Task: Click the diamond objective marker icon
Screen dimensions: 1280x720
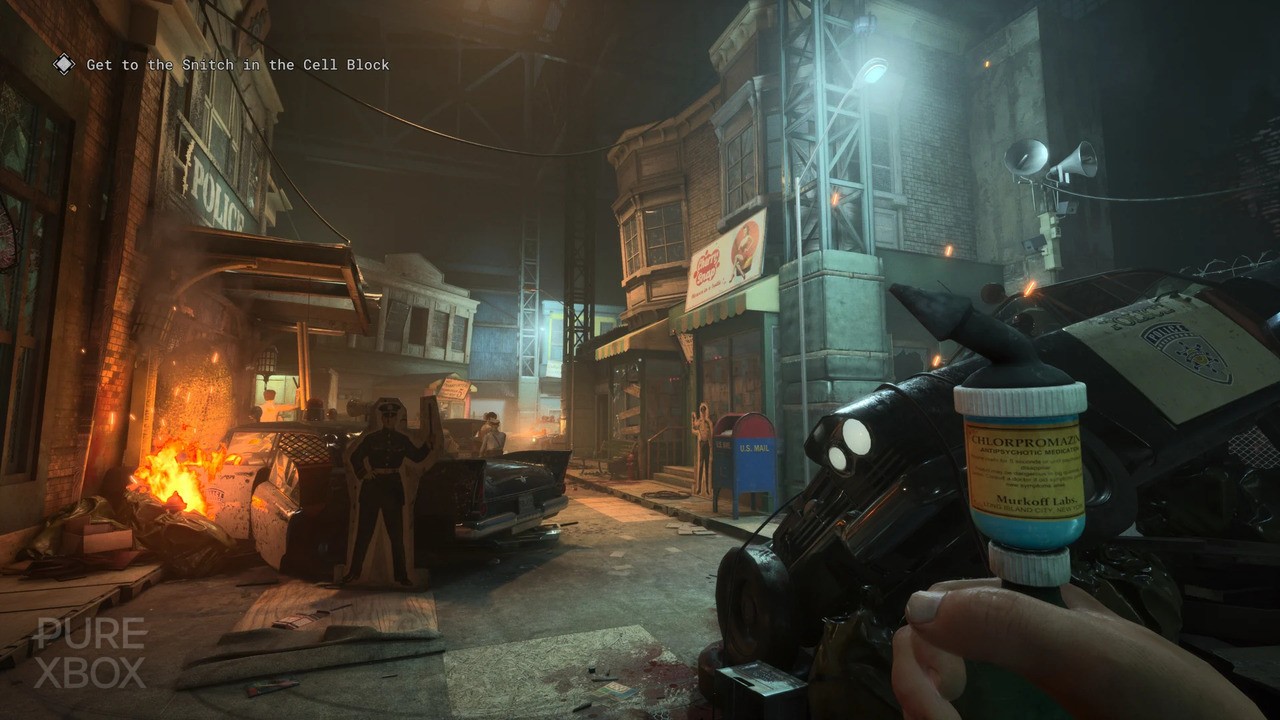Action: (64, 65)
